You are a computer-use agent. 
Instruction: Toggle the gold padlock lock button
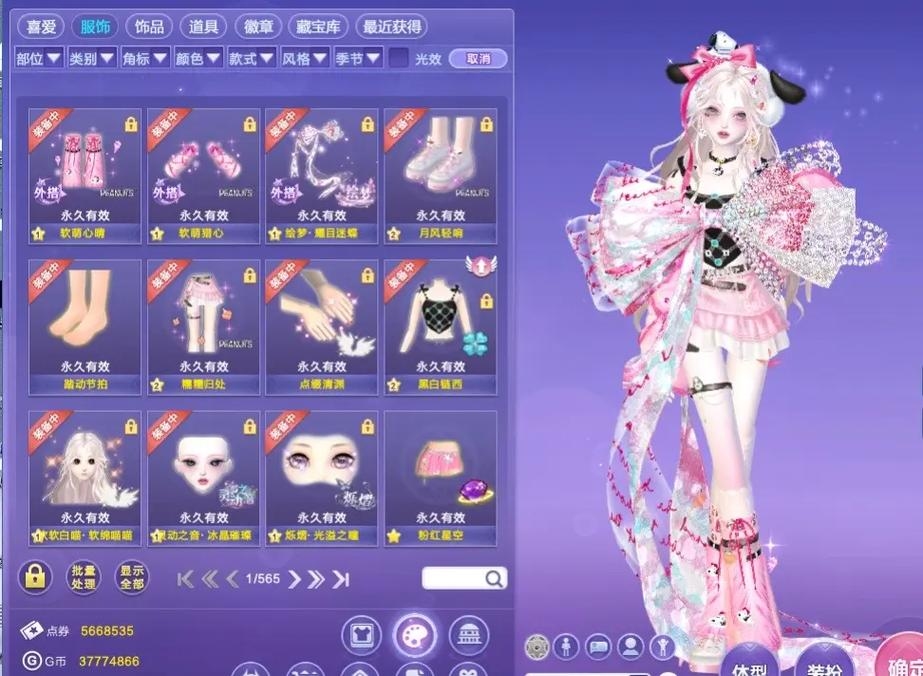pos(35,577)
